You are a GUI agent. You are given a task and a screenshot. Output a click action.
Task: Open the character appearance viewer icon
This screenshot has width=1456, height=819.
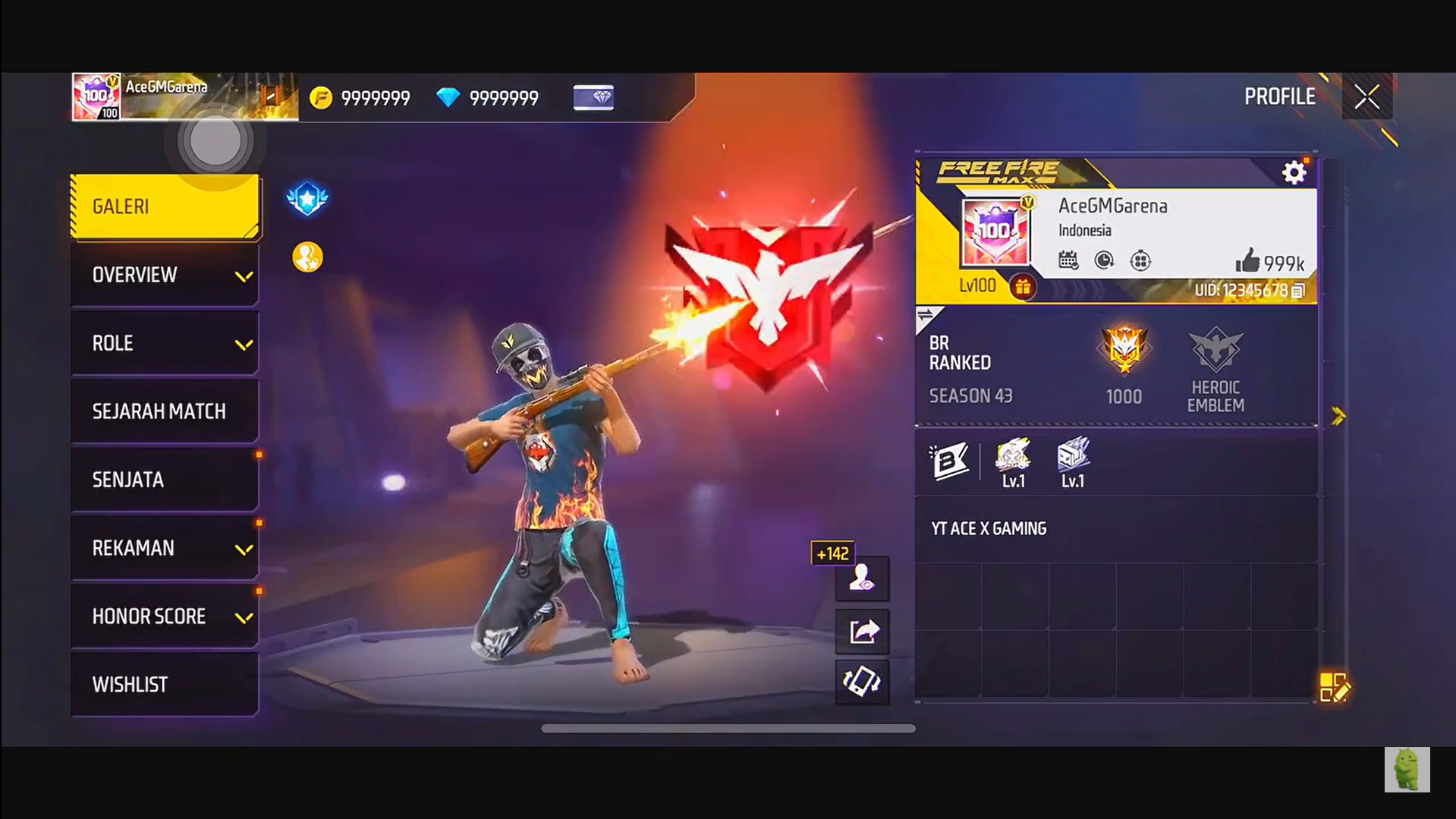tap(862, 579)
